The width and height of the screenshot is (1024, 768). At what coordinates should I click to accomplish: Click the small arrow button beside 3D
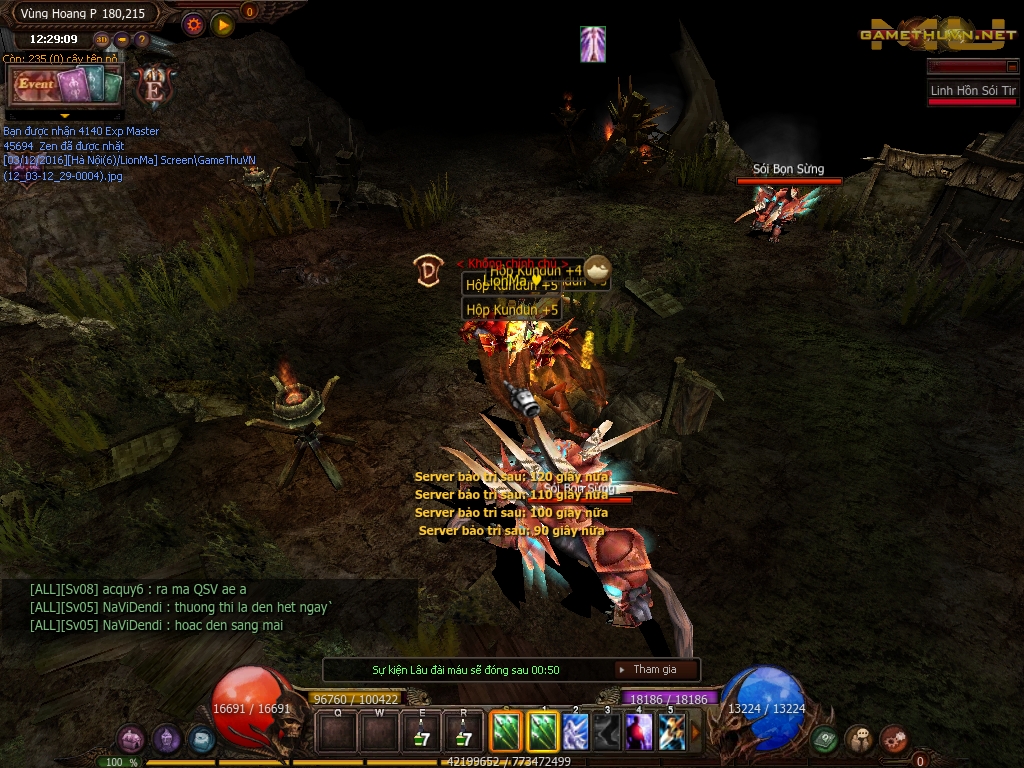click(122, 40)
